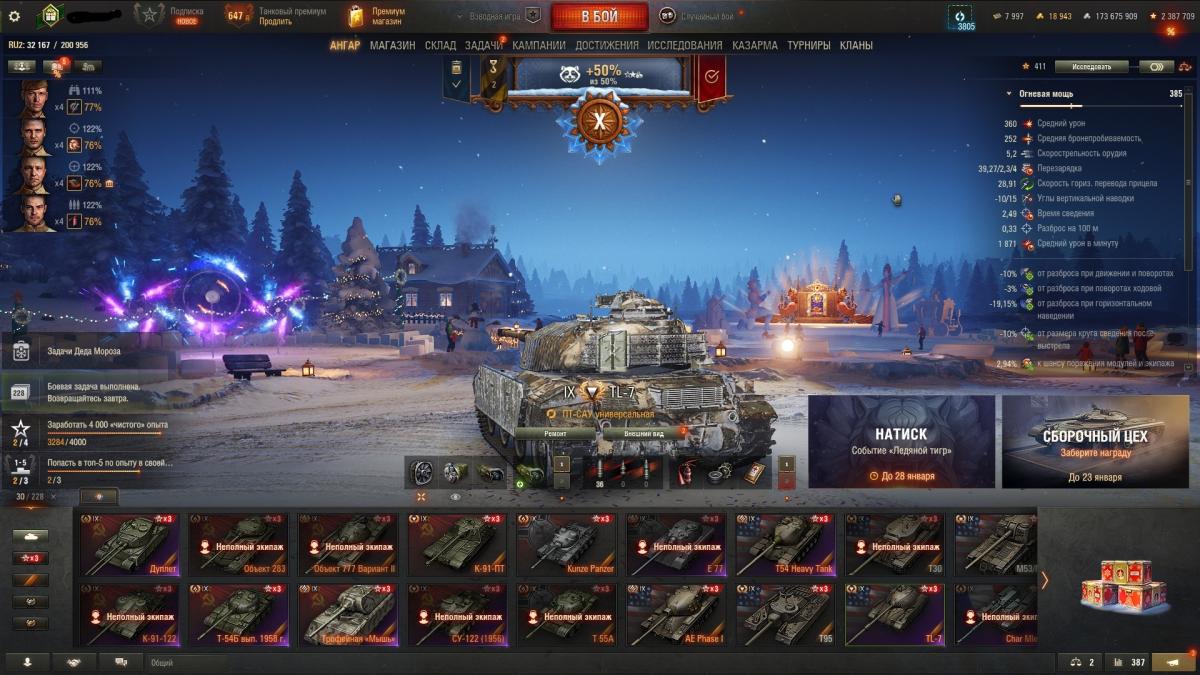Open the НАТИСК event banner
This screenshot has width=1200, height=675.
(x=901, y=440)
